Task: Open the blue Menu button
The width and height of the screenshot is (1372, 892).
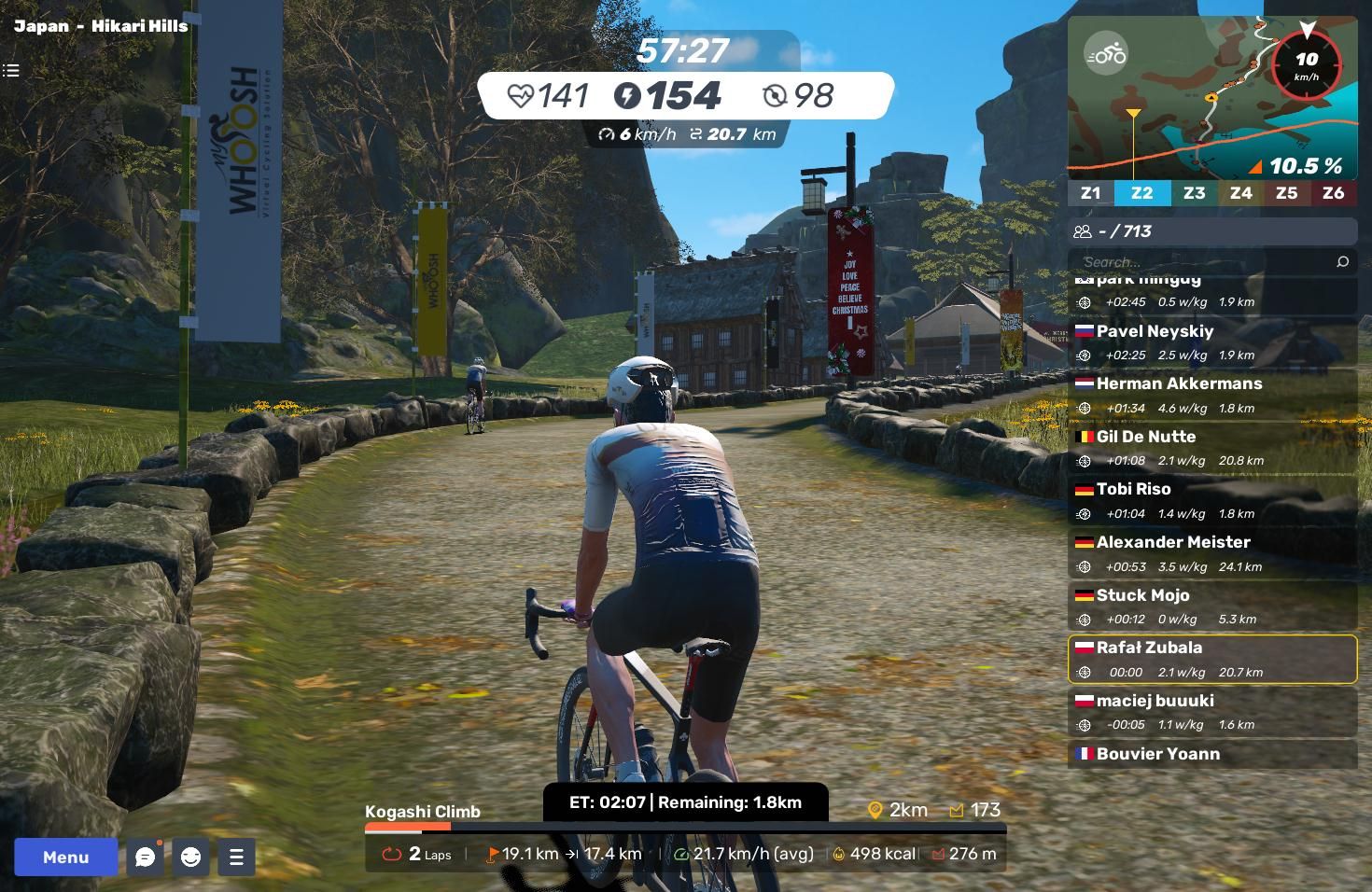Action: (65, 857)
